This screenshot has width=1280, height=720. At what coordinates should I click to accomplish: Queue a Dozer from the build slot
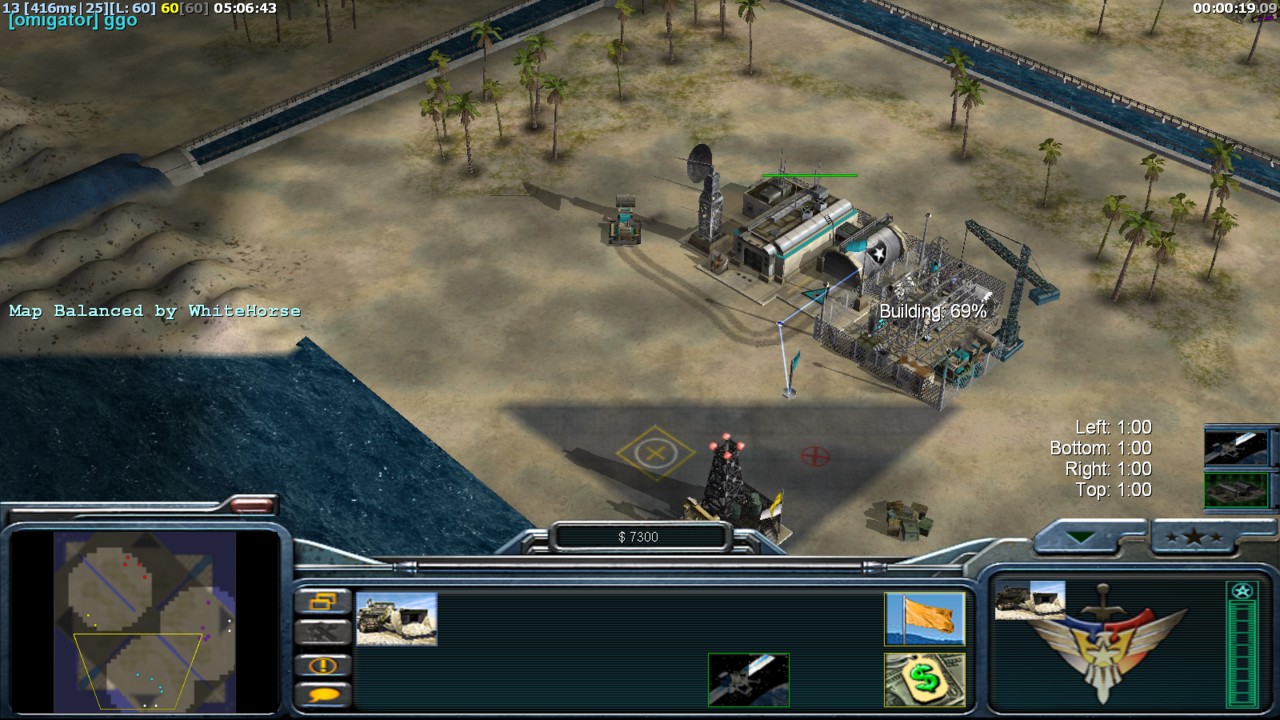tap(397, 618)
